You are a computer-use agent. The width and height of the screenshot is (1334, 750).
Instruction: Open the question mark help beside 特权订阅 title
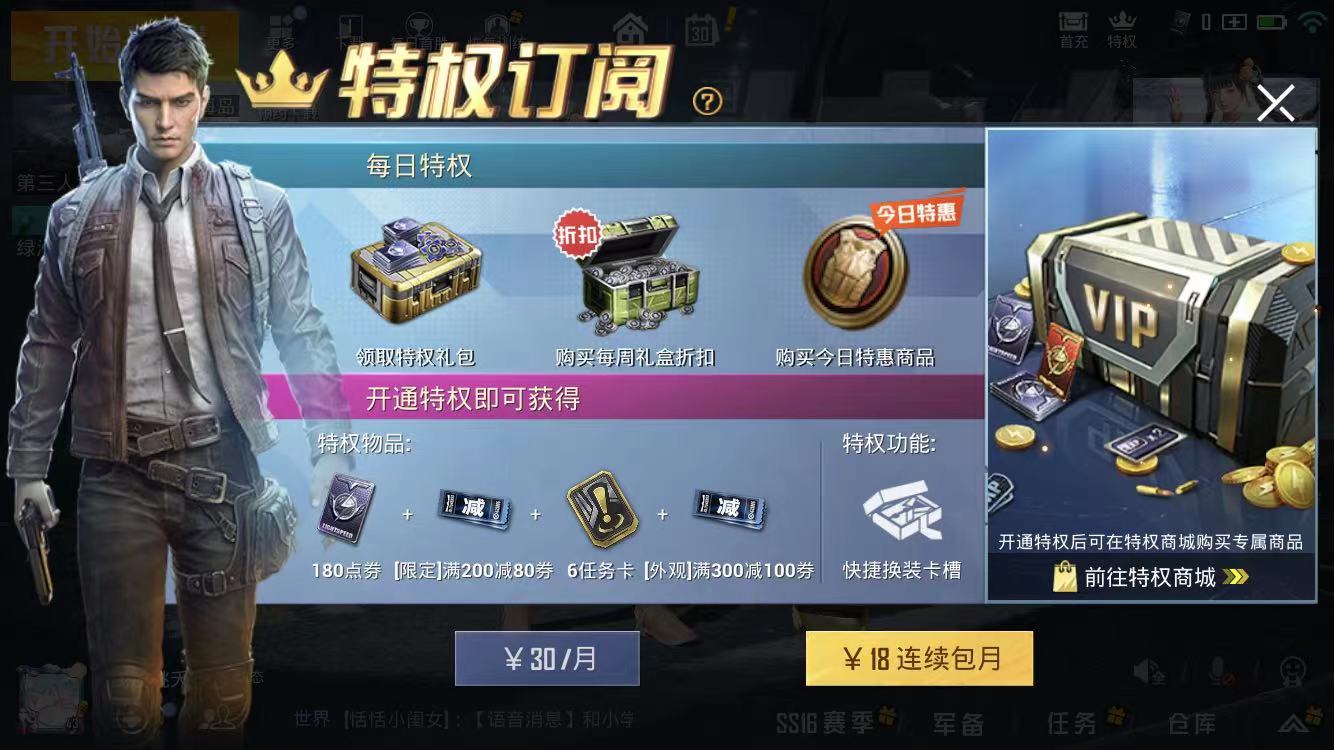tap(707, 102)
